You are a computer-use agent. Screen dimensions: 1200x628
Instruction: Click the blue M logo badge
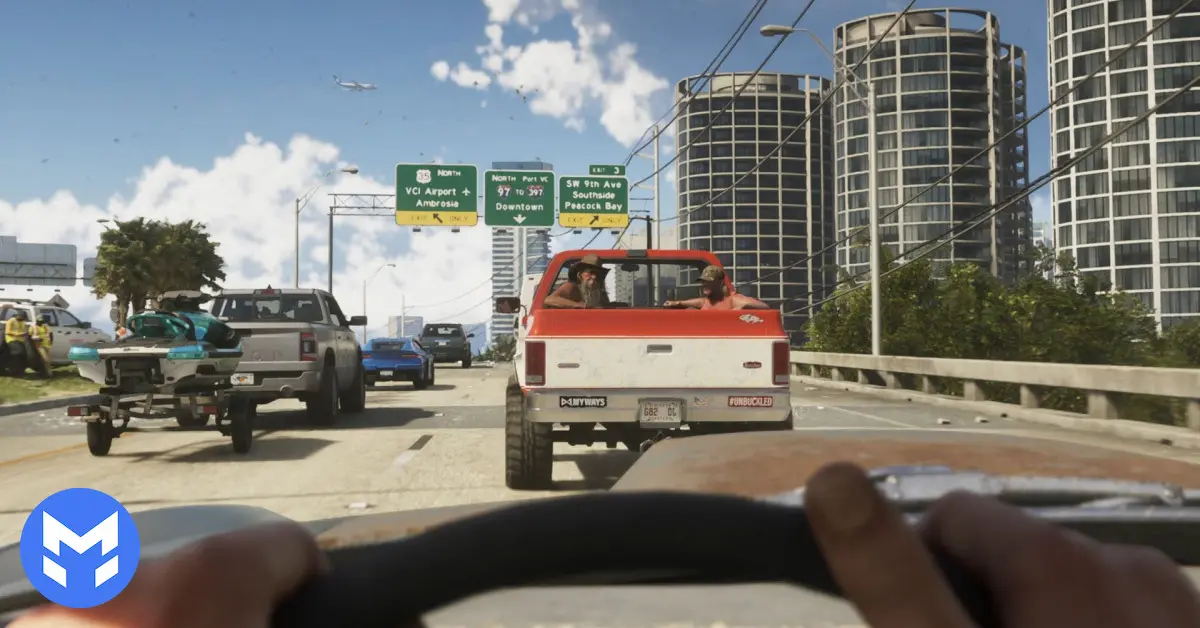pos(80,548)
